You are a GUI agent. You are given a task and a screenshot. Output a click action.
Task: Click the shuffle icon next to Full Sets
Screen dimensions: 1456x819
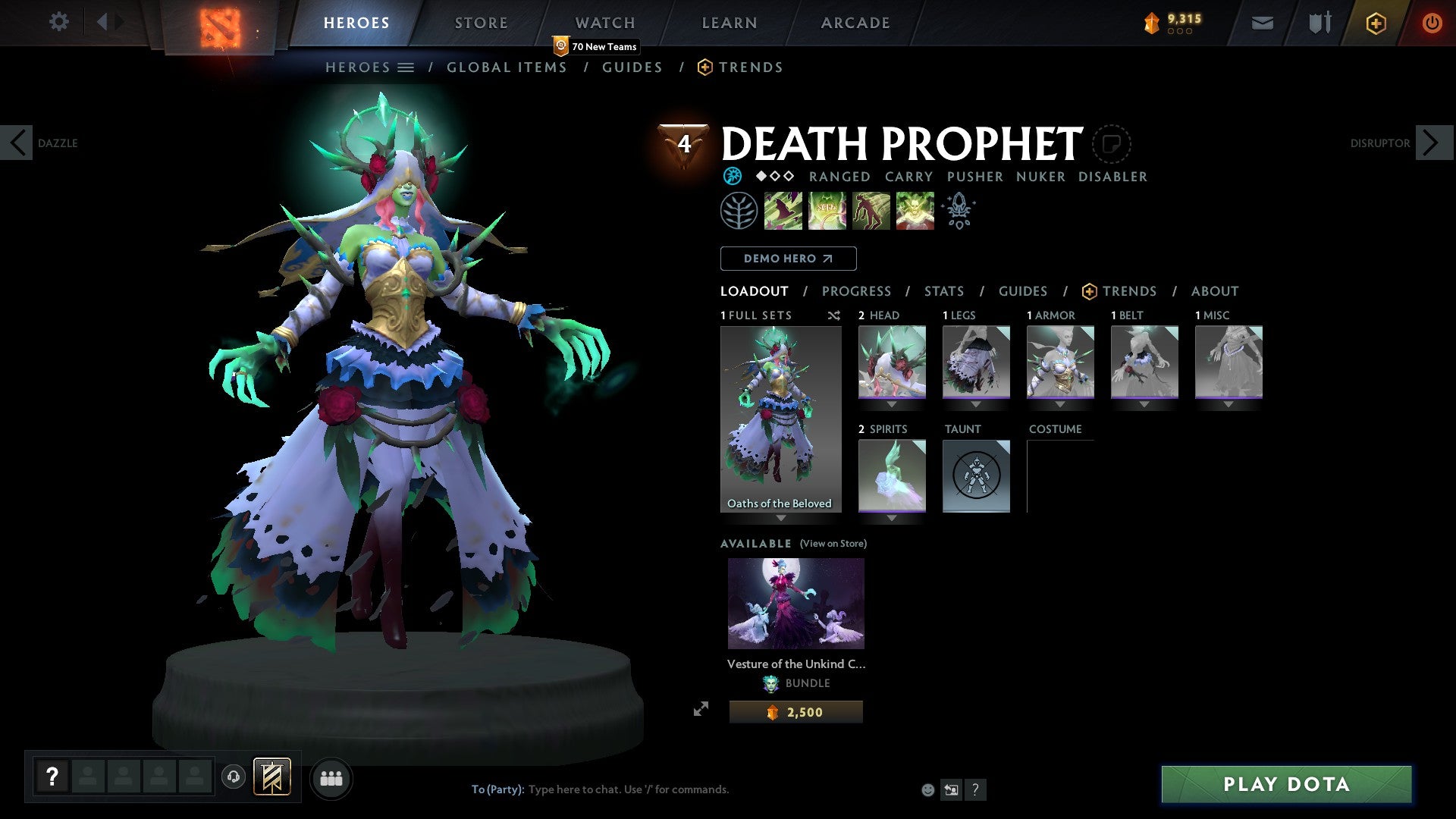(834, 315)
